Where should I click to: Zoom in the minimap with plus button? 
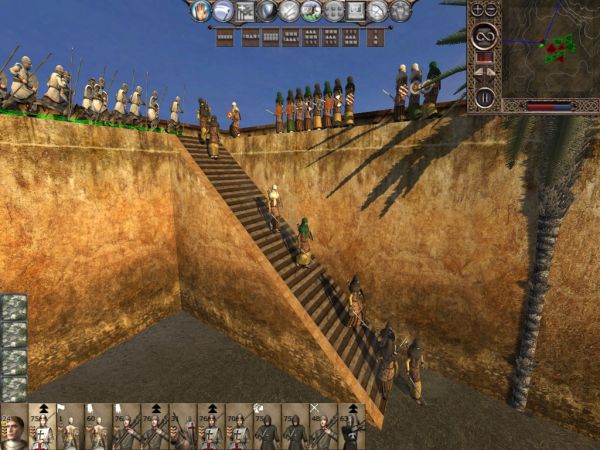pyautogui.click(x=476, y=9)
